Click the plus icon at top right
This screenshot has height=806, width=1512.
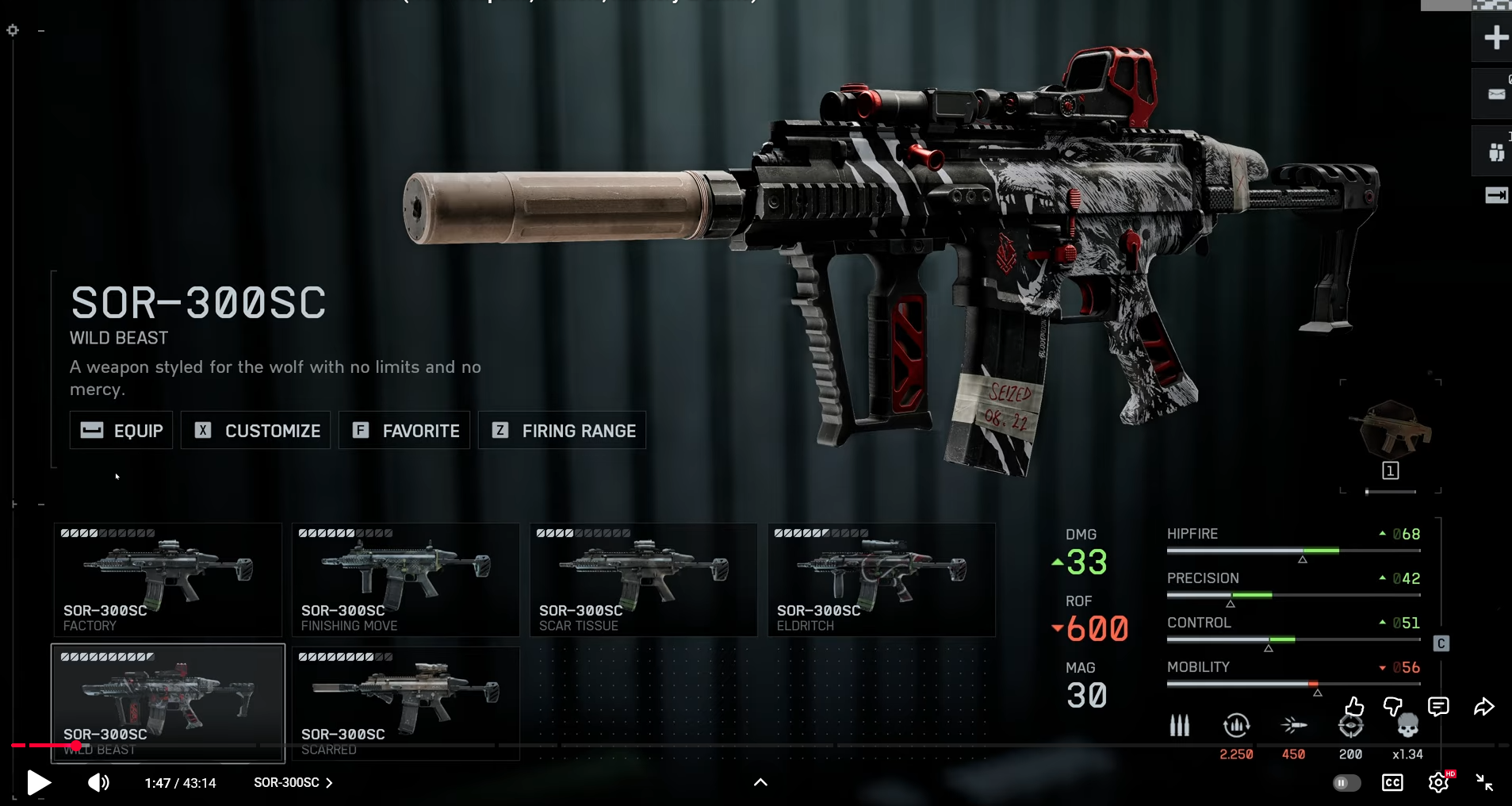point(1495,37)
